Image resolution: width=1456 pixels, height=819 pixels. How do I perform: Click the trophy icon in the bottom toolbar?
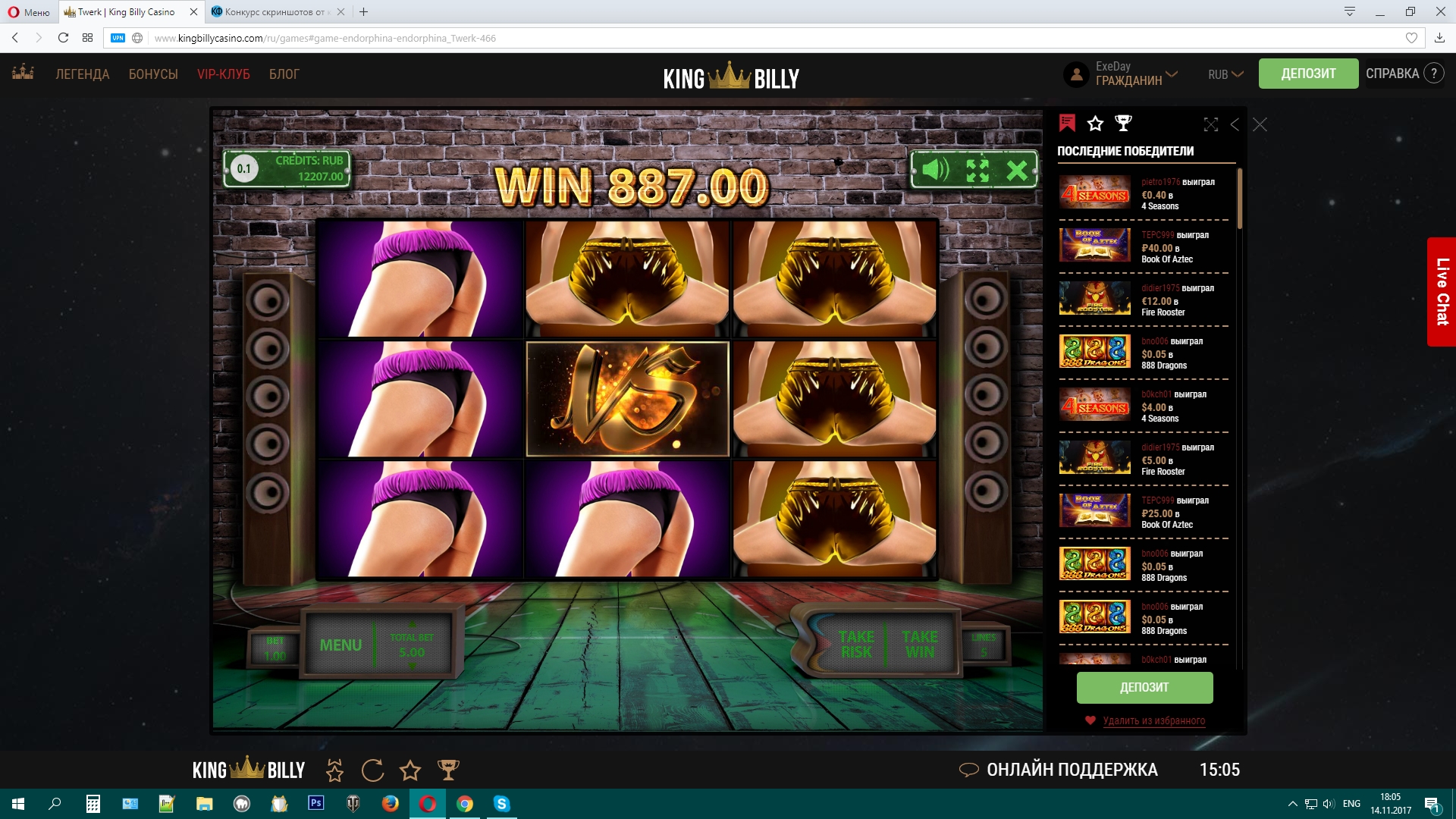point(449,770)
